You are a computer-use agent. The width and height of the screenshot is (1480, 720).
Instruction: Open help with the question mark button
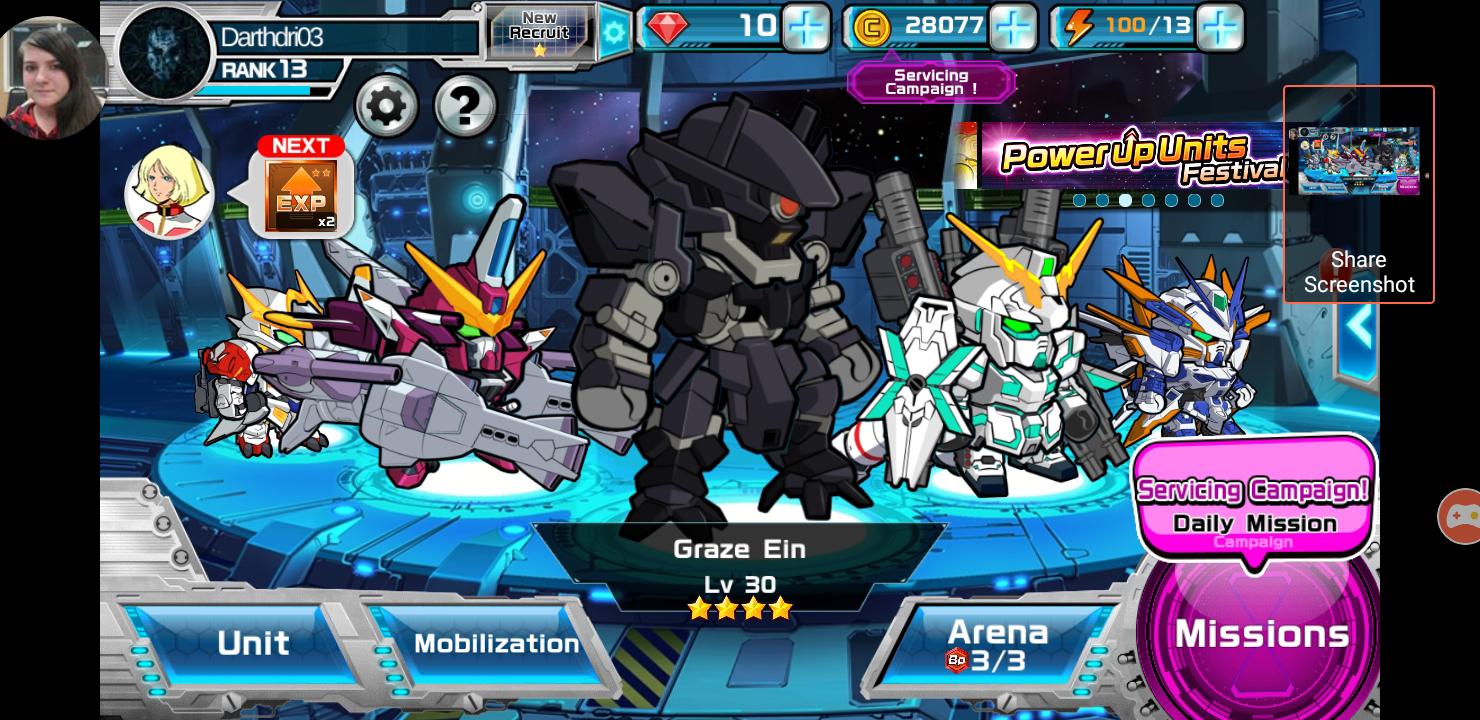coord(465,105)
